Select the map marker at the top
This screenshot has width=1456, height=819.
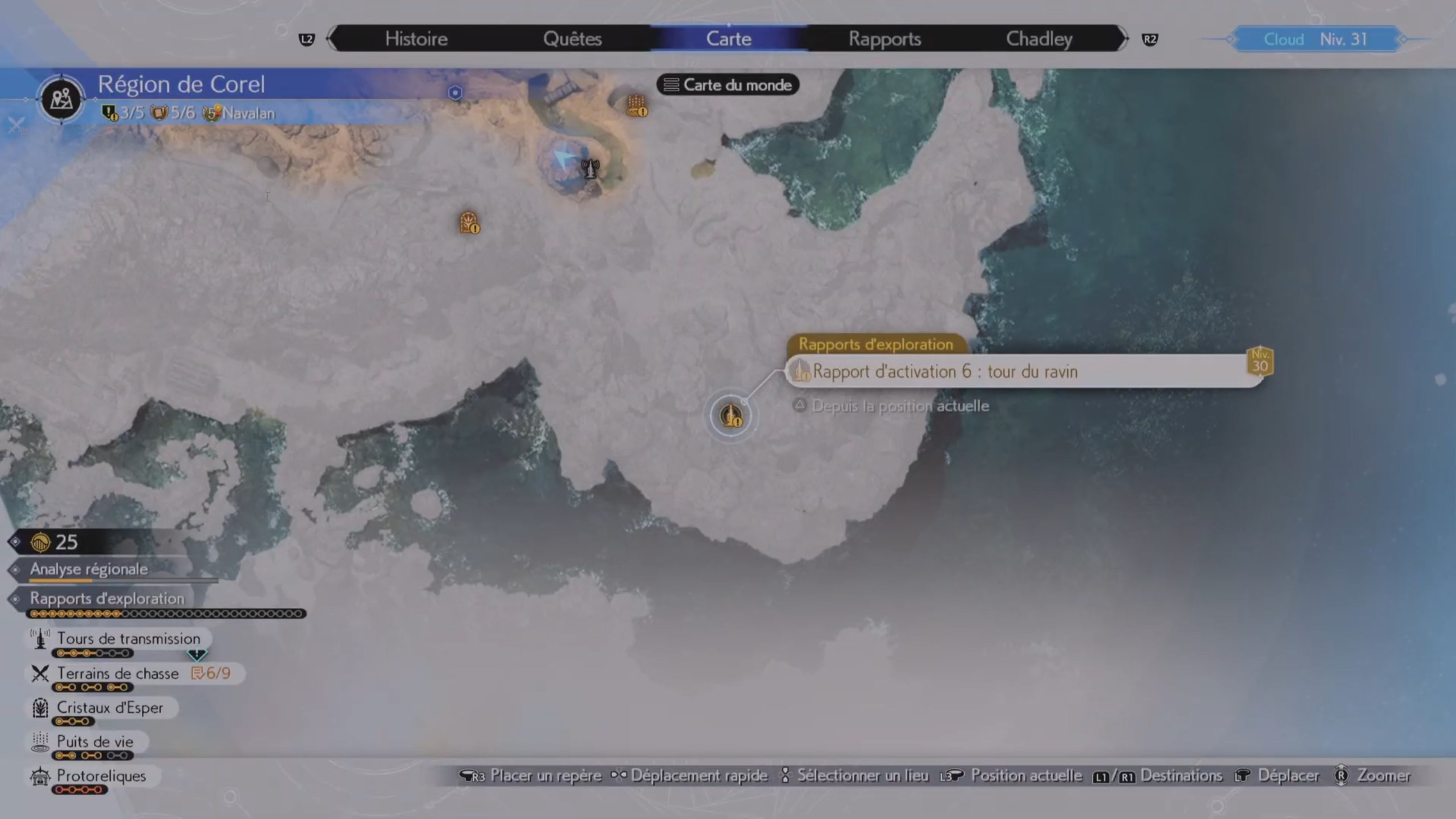[636, 106]
